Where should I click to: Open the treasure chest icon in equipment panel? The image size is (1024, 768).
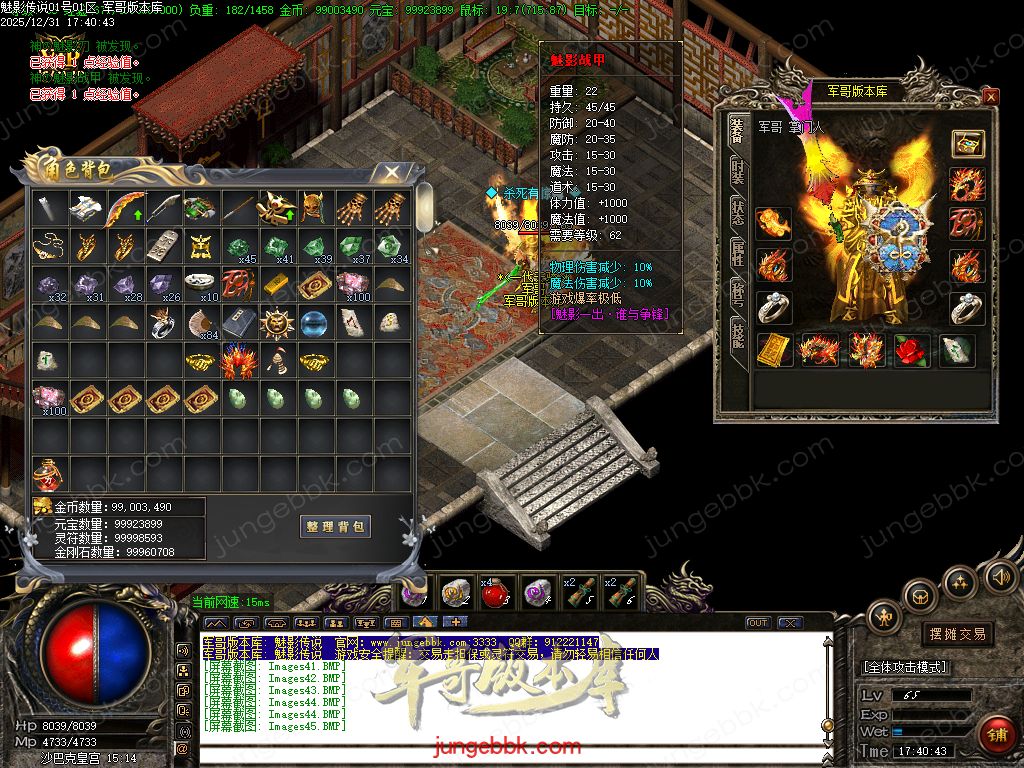(x=967, y=143)
